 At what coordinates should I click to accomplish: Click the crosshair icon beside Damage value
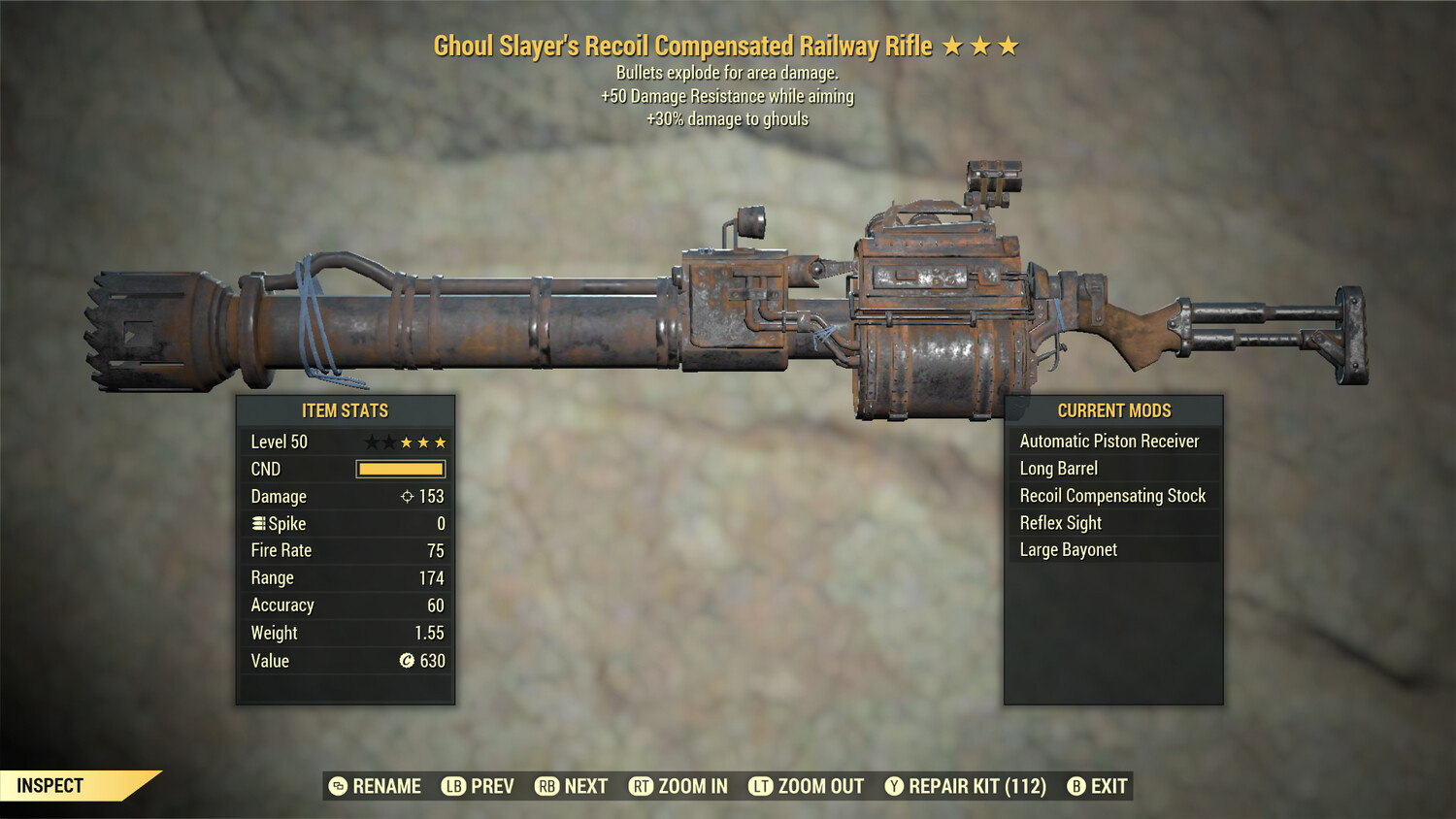408,496
